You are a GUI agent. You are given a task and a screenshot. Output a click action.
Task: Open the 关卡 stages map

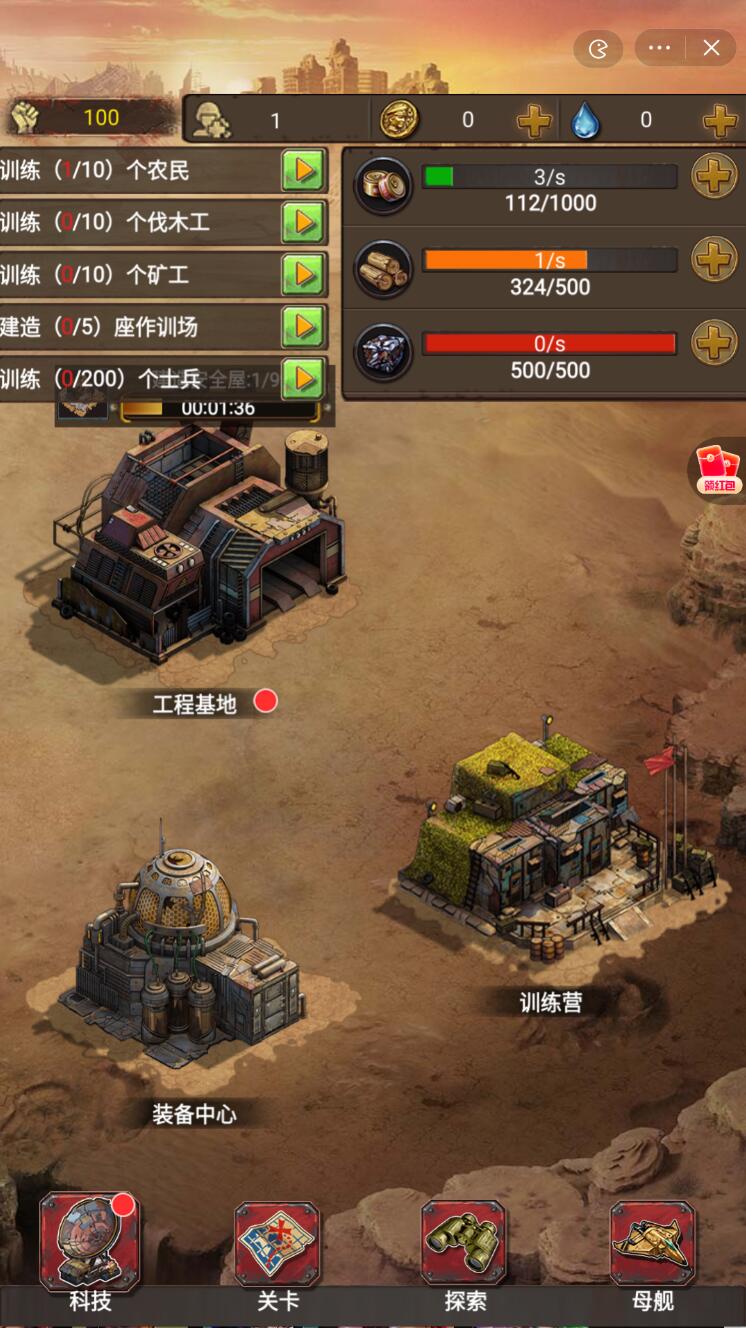(x=278, y=1243)
